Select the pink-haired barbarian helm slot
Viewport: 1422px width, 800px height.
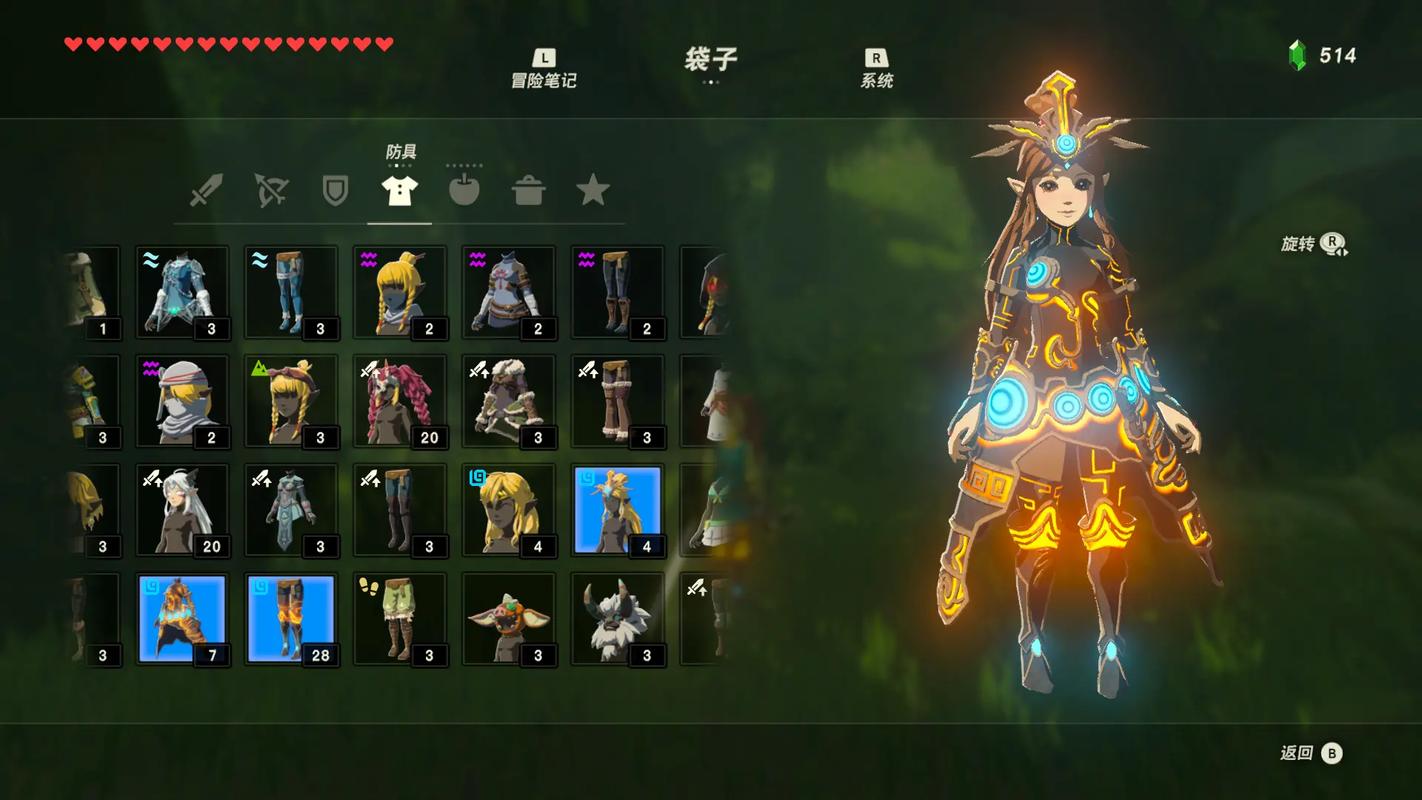[x=400, y=401]
